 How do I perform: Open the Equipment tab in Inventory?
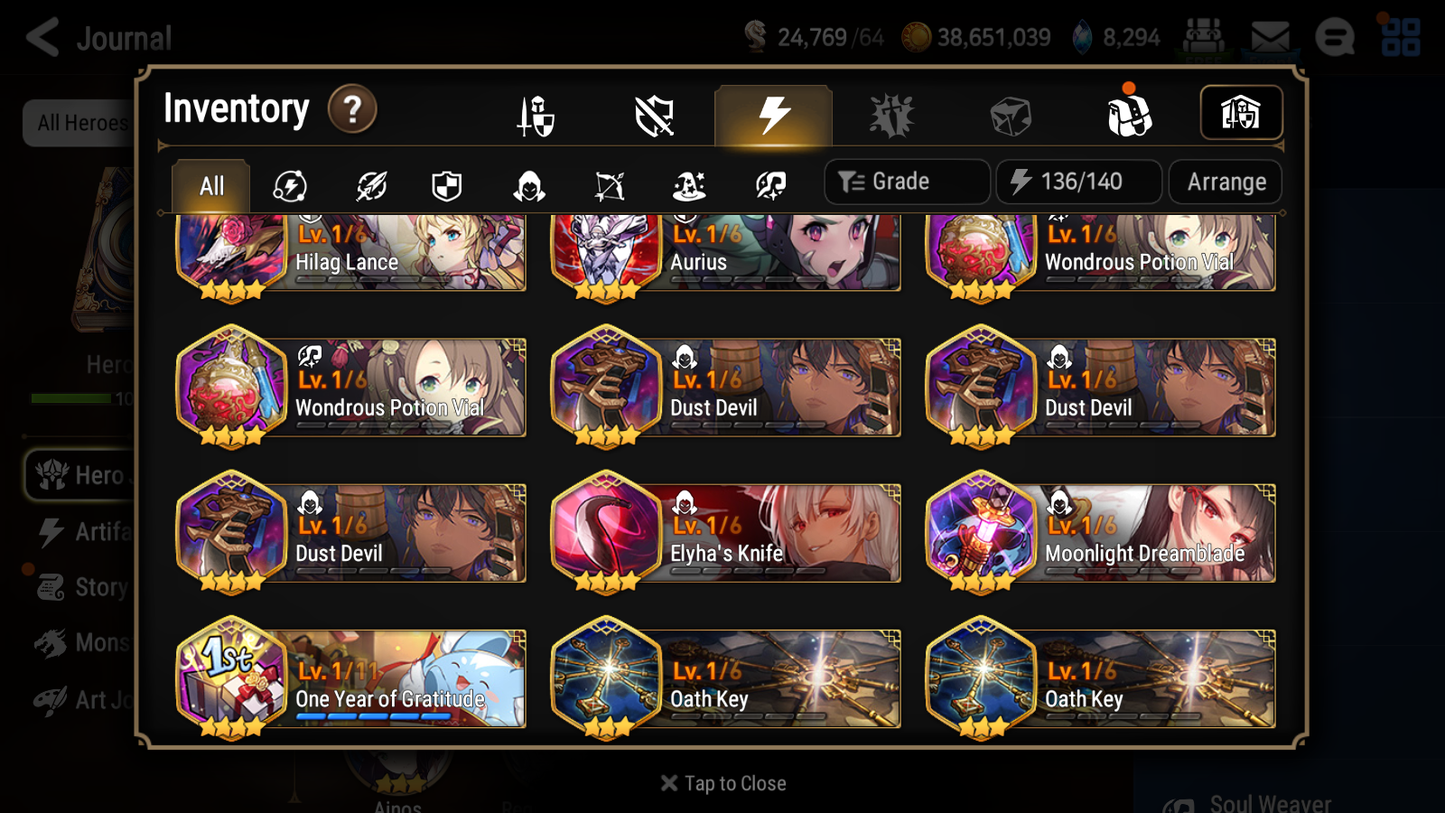(x=536, y=114)
